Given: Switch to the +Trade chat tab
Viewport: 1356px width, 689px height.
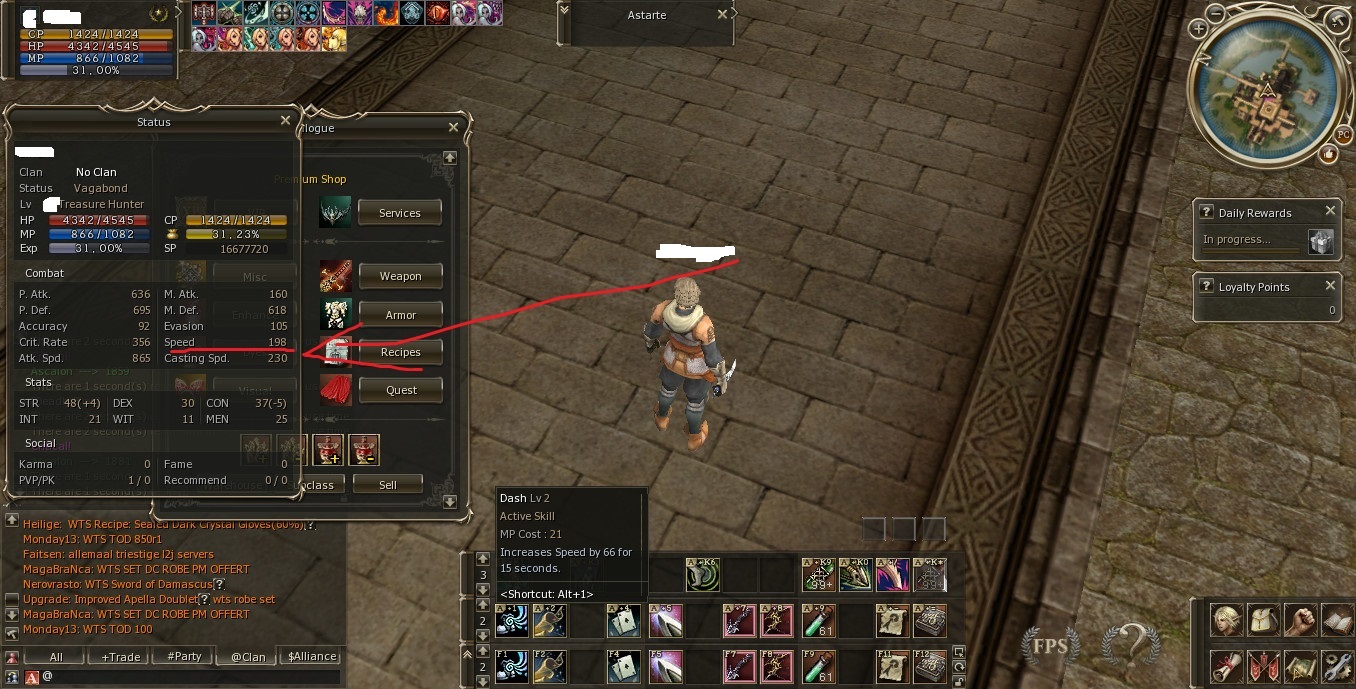Looking at the screenshot, I should pos(120,657).
